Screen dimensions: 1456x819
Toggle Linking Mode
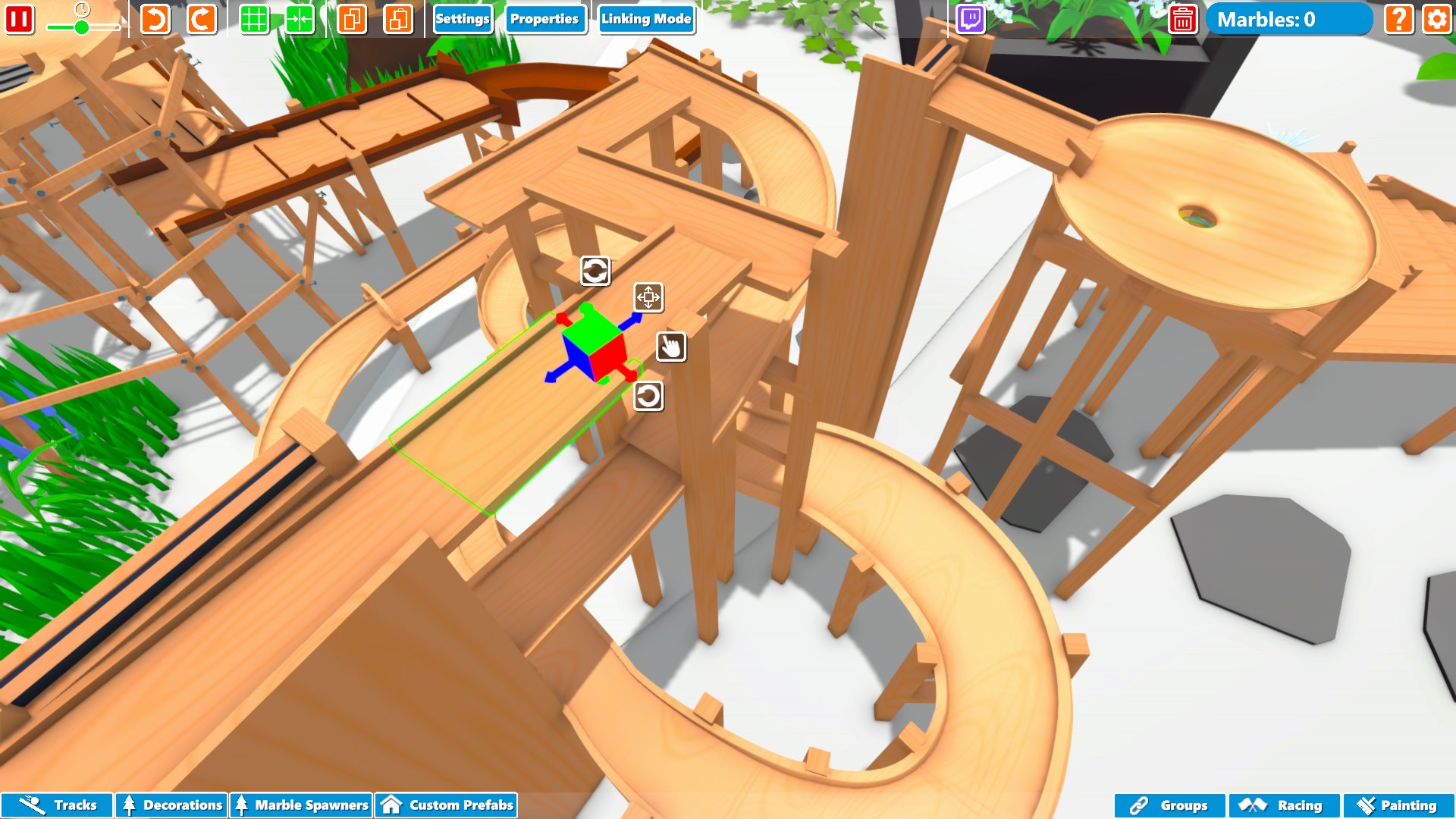[647, 20]
